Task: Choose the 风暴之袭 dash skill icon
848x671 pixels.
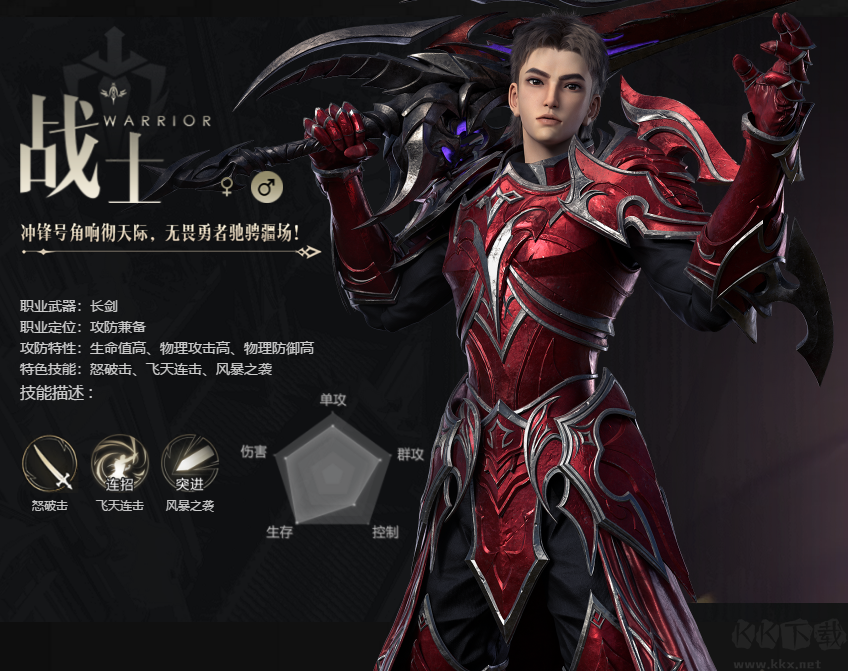Action: tap(190, 462)
